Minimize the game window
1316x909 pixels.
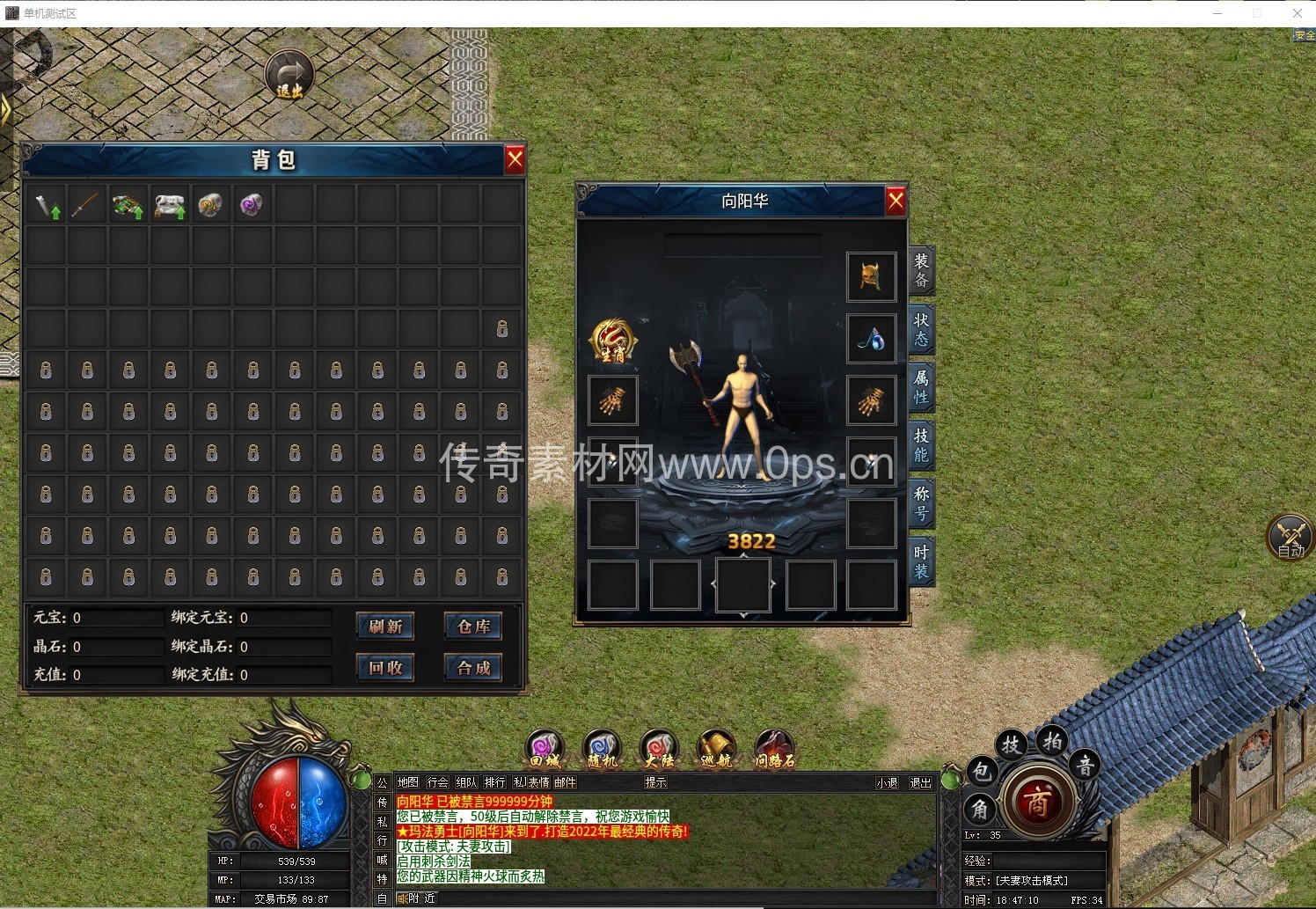pos(1218,13)
